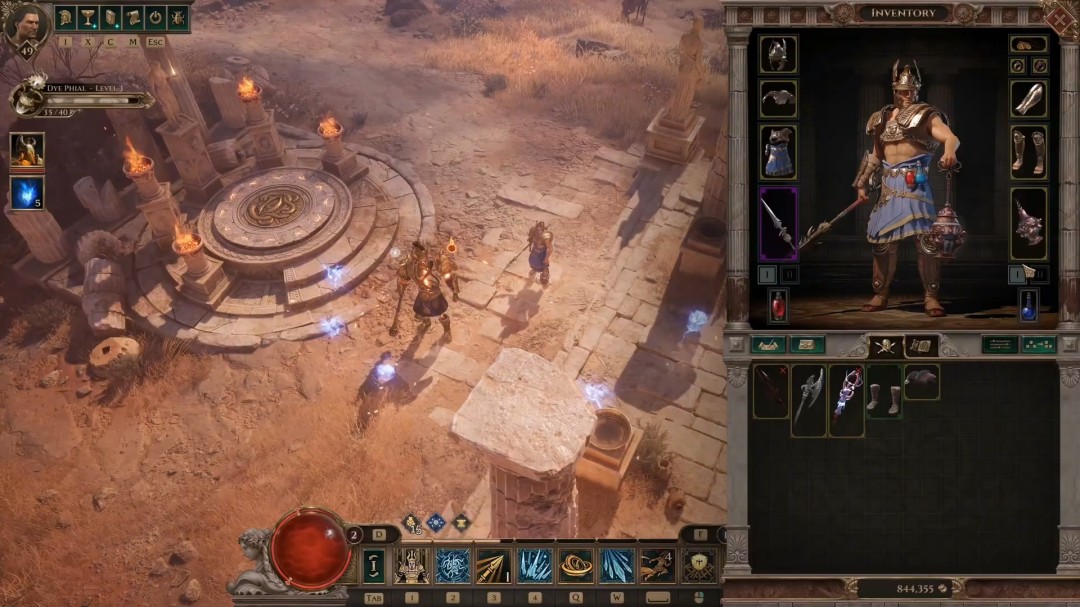Switch to the skull-and-crossbones bag tab
The image size is (1080, 607).
885,346
